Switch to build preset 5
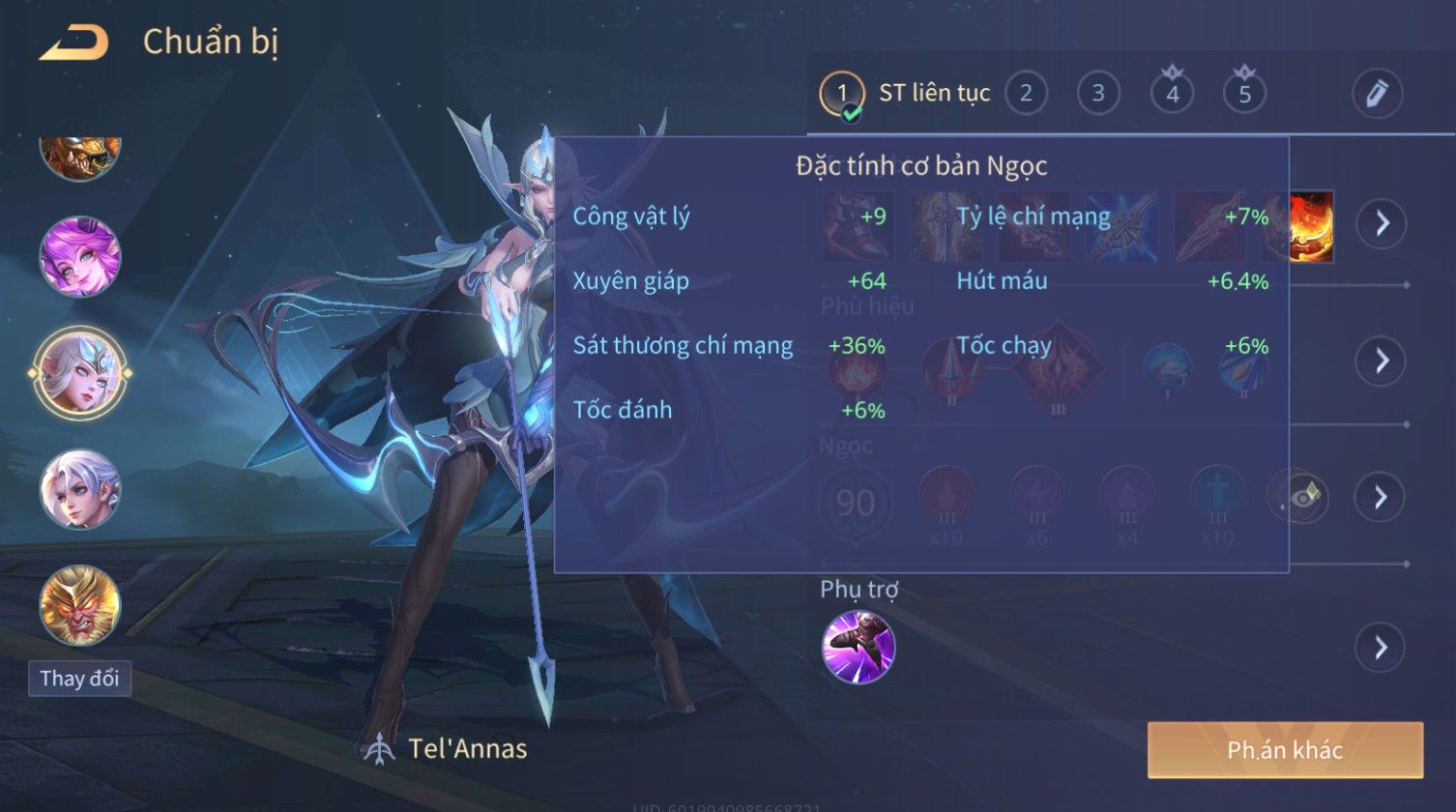 click(x=1244, y=94)
